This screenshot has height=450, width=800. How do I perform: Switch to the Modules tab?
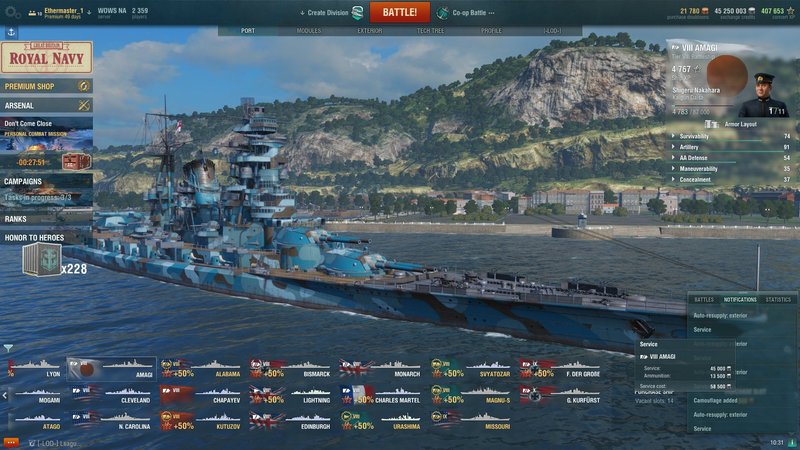coord(309,31)
